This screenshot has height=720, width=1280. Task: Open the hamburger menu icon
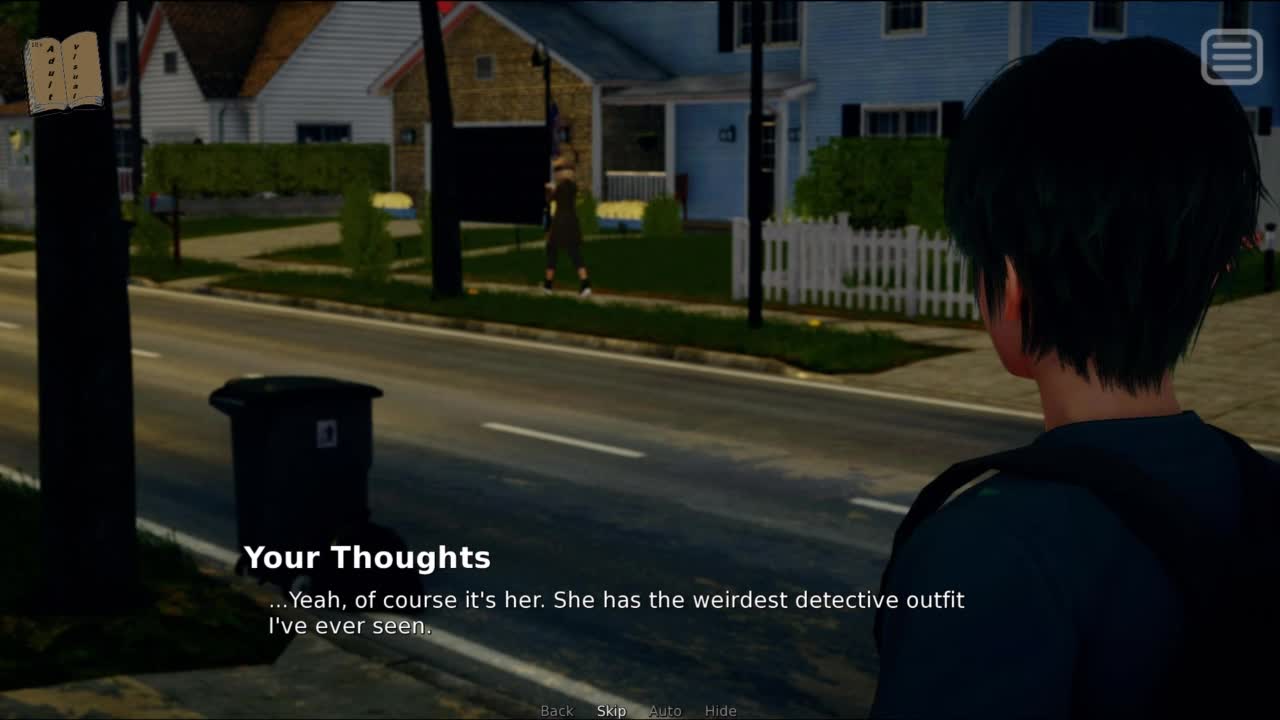1231,56
